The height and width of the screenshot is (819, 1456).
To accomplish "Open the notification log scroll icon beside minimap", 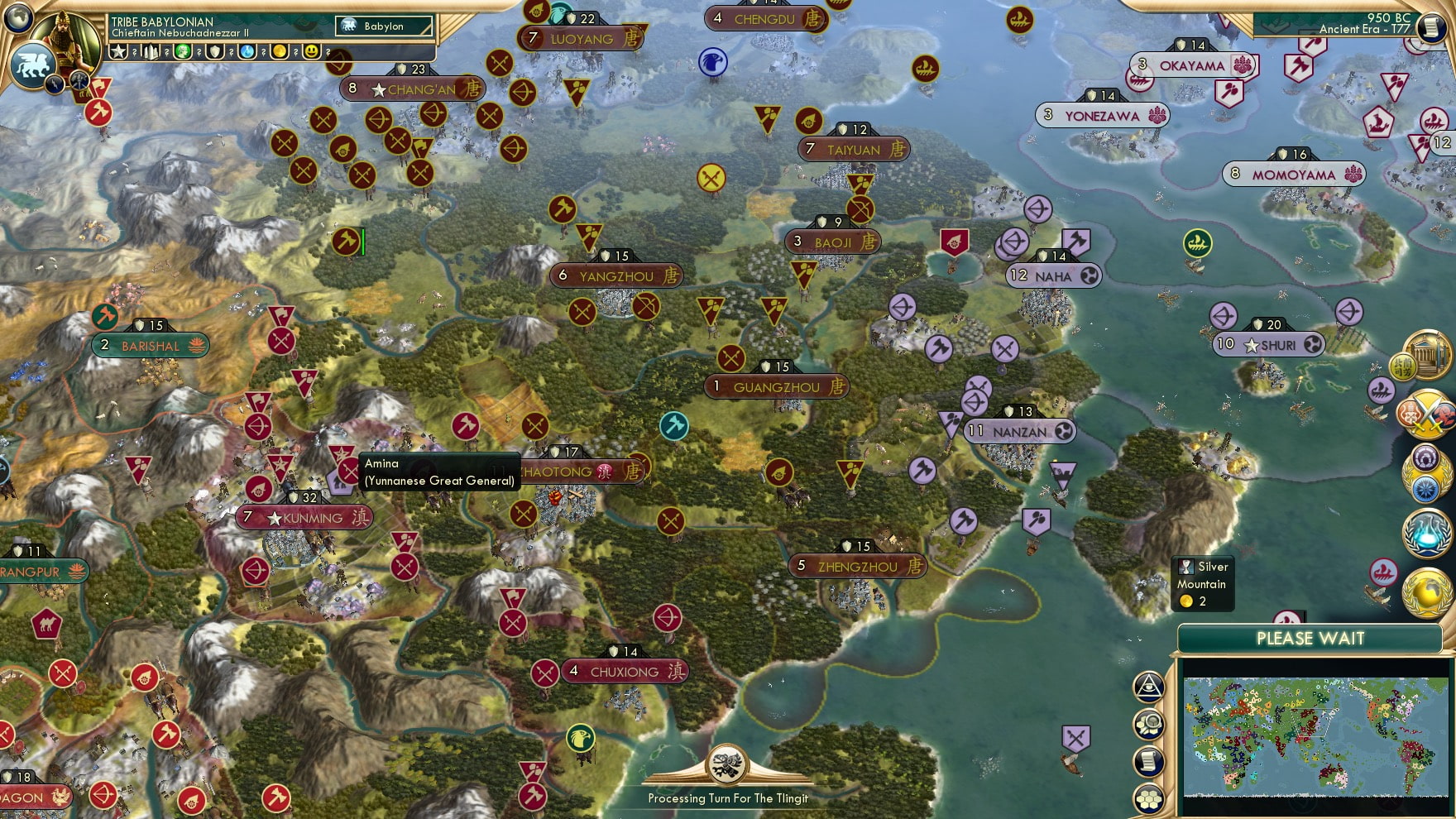I will point(1148,760).
